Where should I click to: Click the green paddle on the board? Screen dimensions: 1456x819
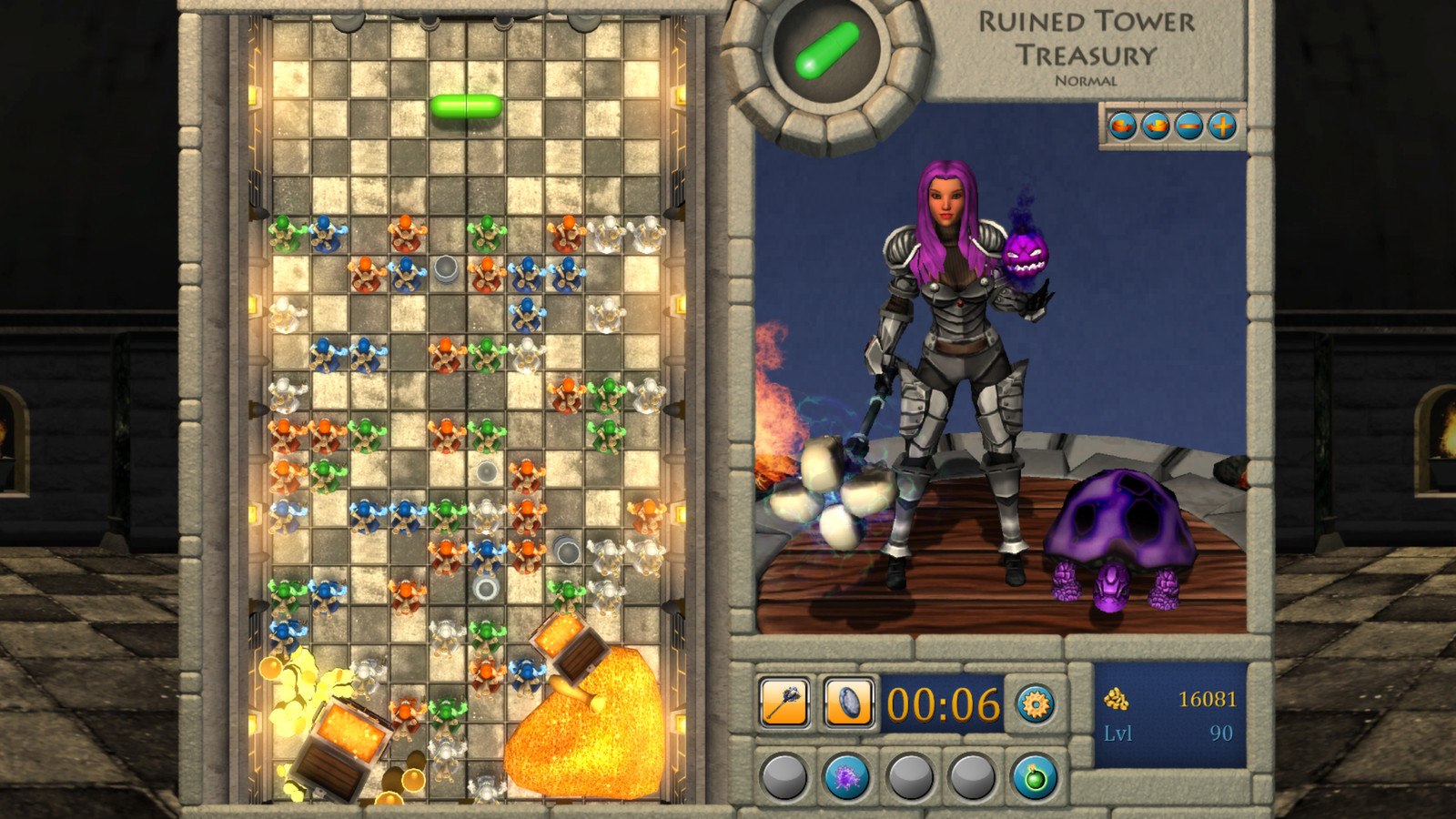[x=468, y=106]
